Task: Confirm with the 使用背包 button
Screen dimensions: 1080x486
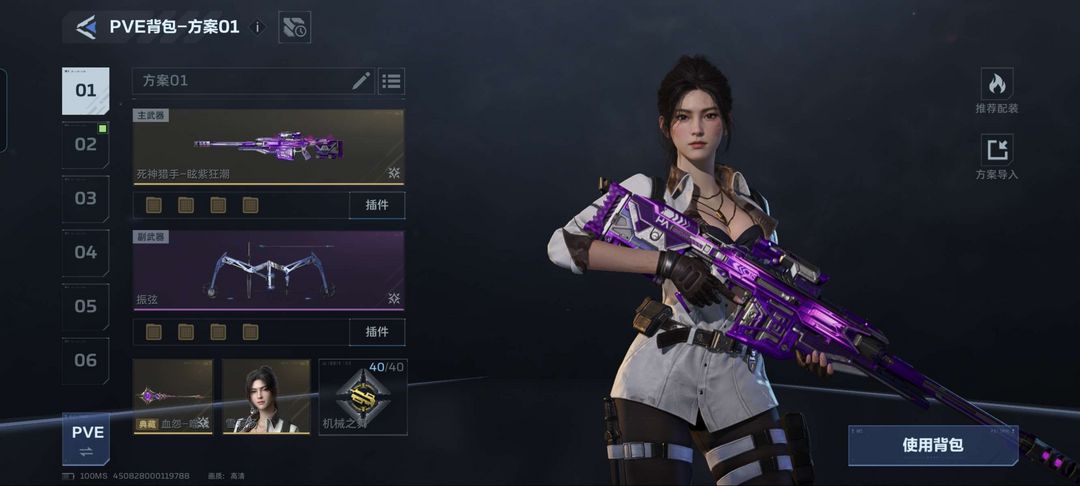Action: click(932, 445)
